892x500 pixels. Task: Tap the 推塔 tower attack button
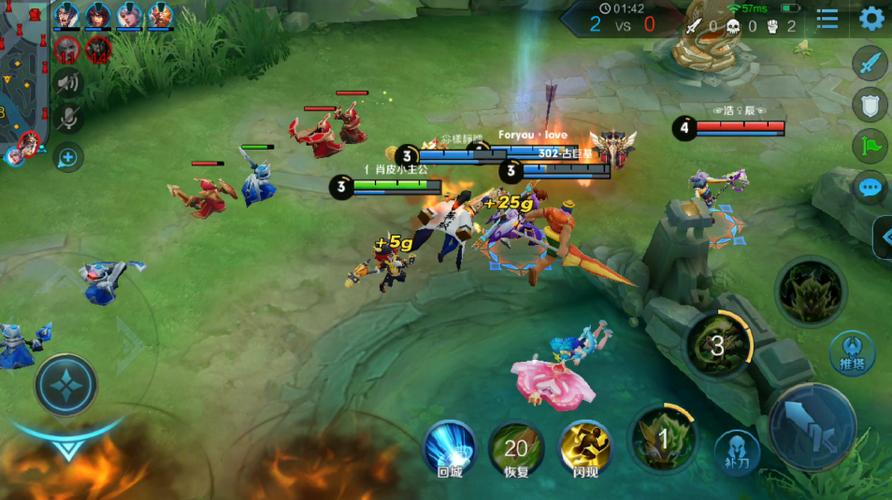pyautogui.click(x=852, y=352)
